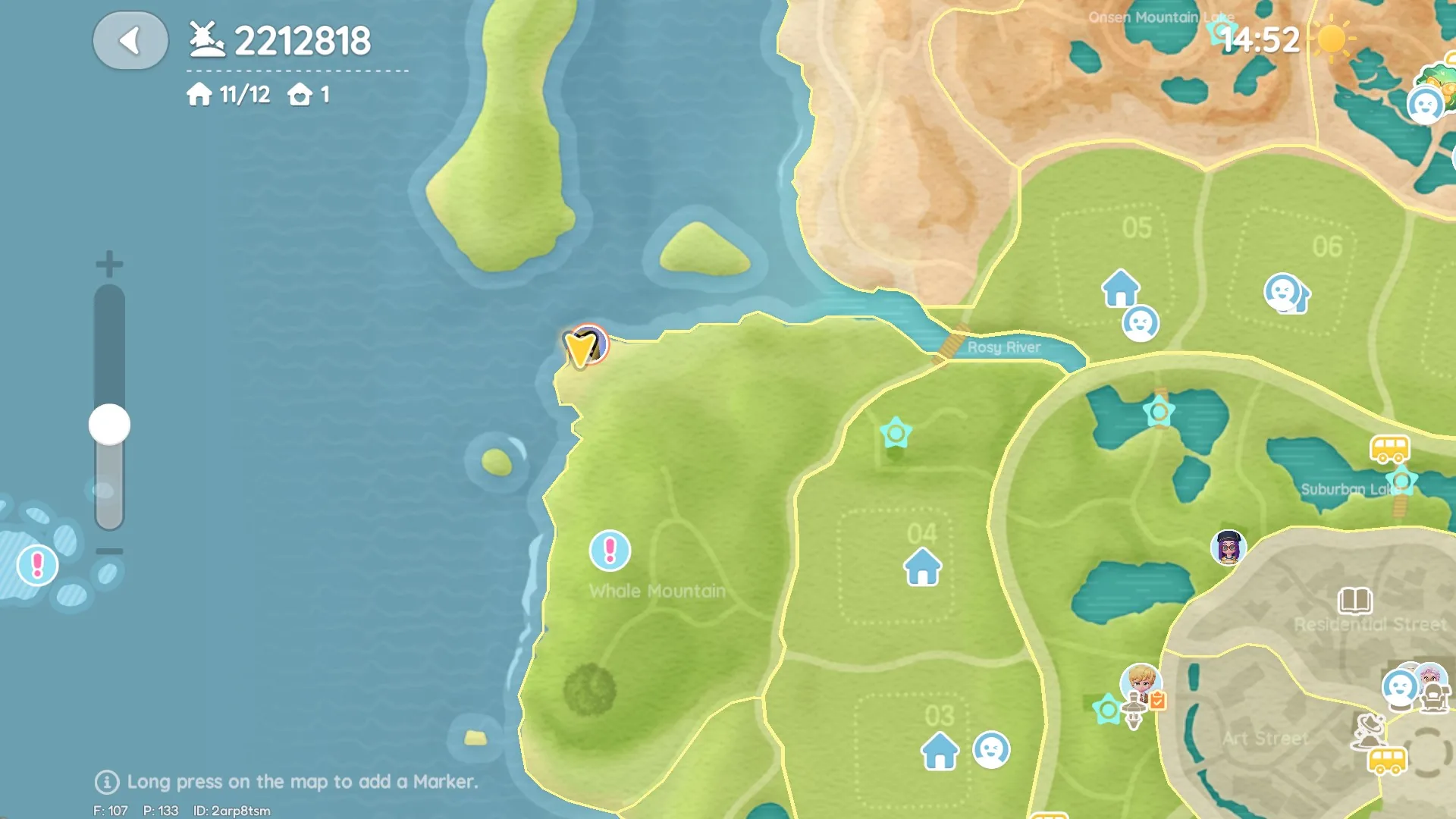Select the house marker in plot 04
This screenshot has height=819, width=1456.
tap(922, 567)
